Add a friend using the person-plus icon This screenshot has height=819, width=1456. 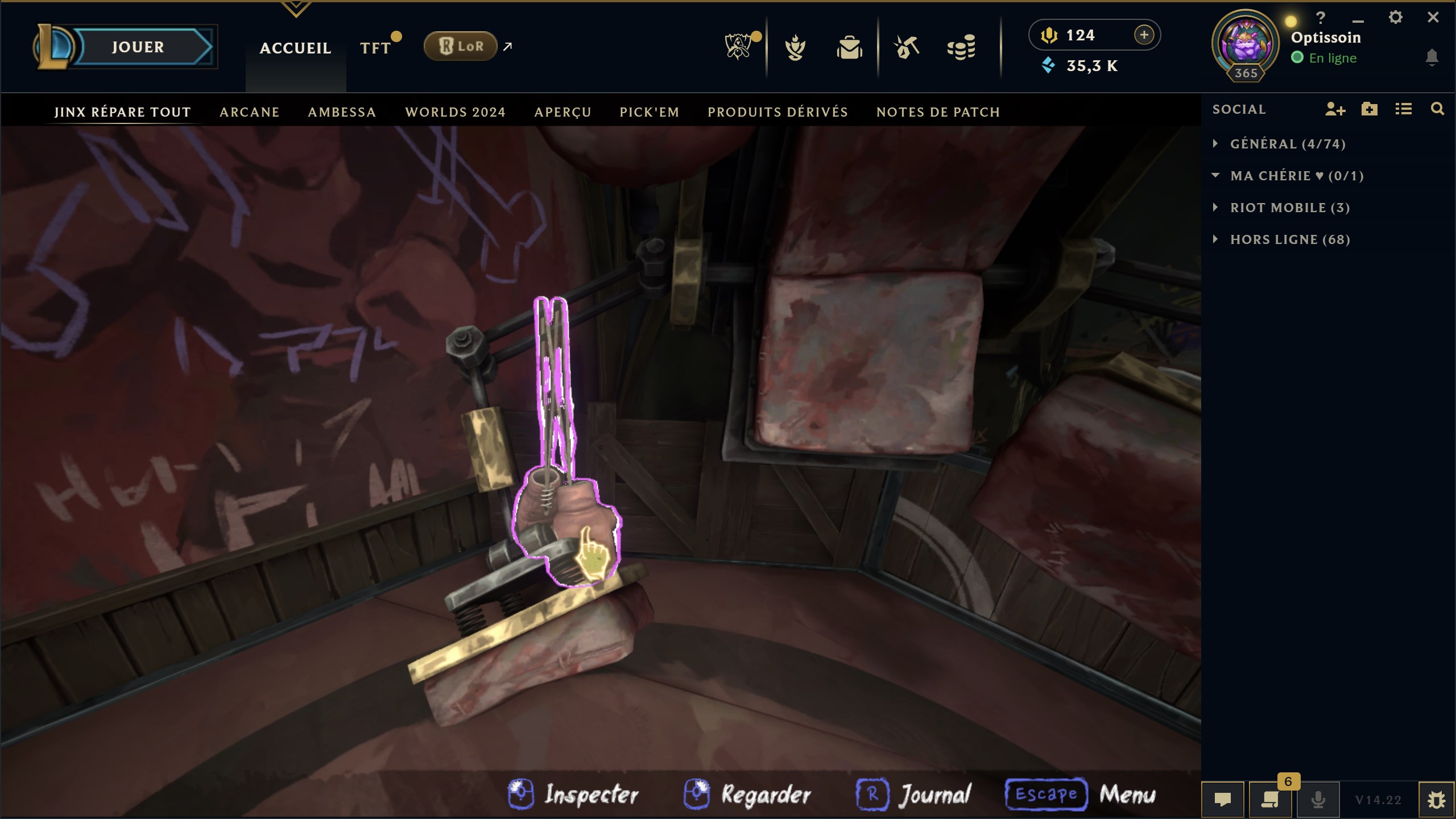pos(1336,110)
